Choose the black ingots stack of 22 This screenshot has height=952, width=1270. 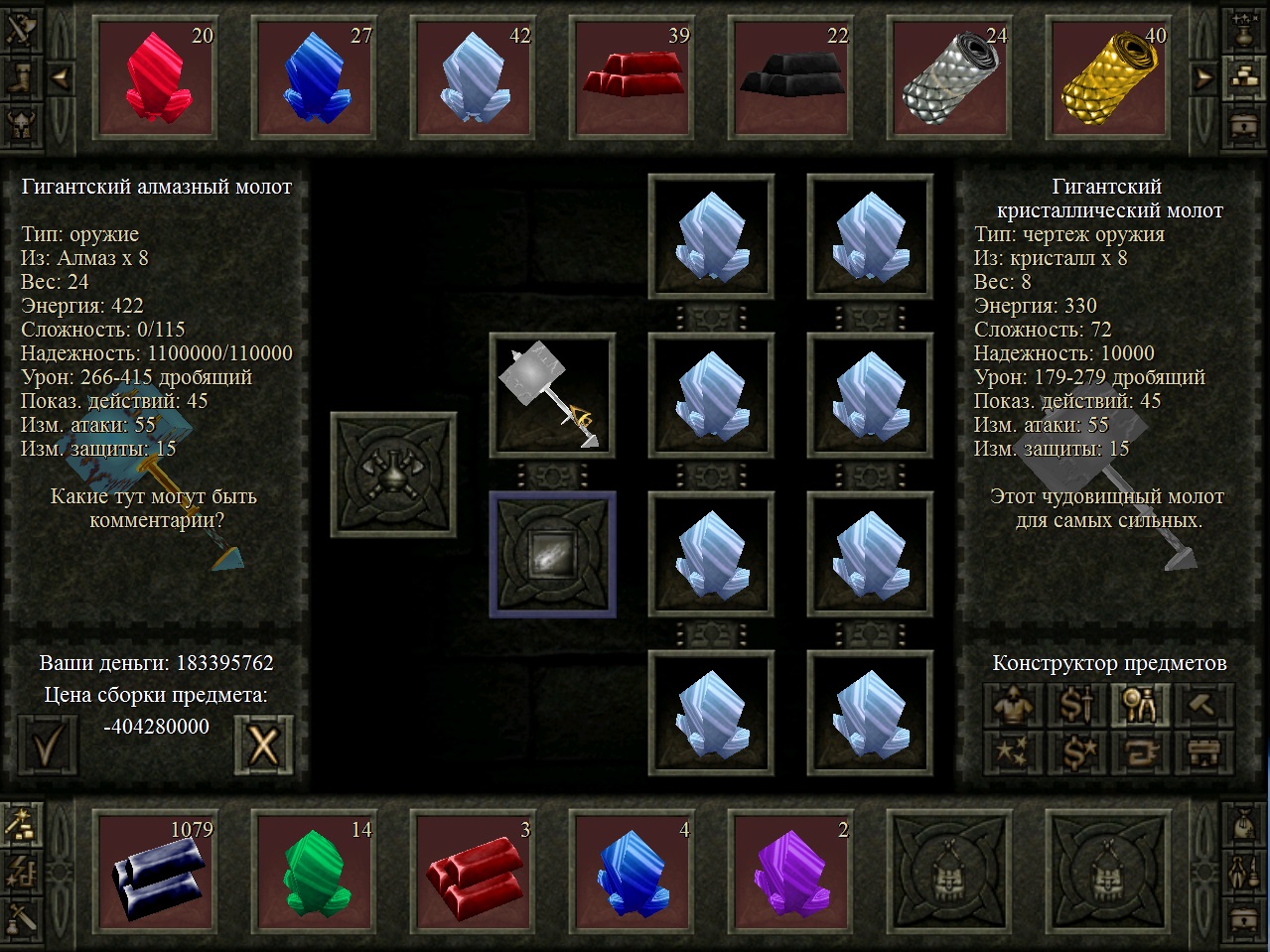[791, 78]
